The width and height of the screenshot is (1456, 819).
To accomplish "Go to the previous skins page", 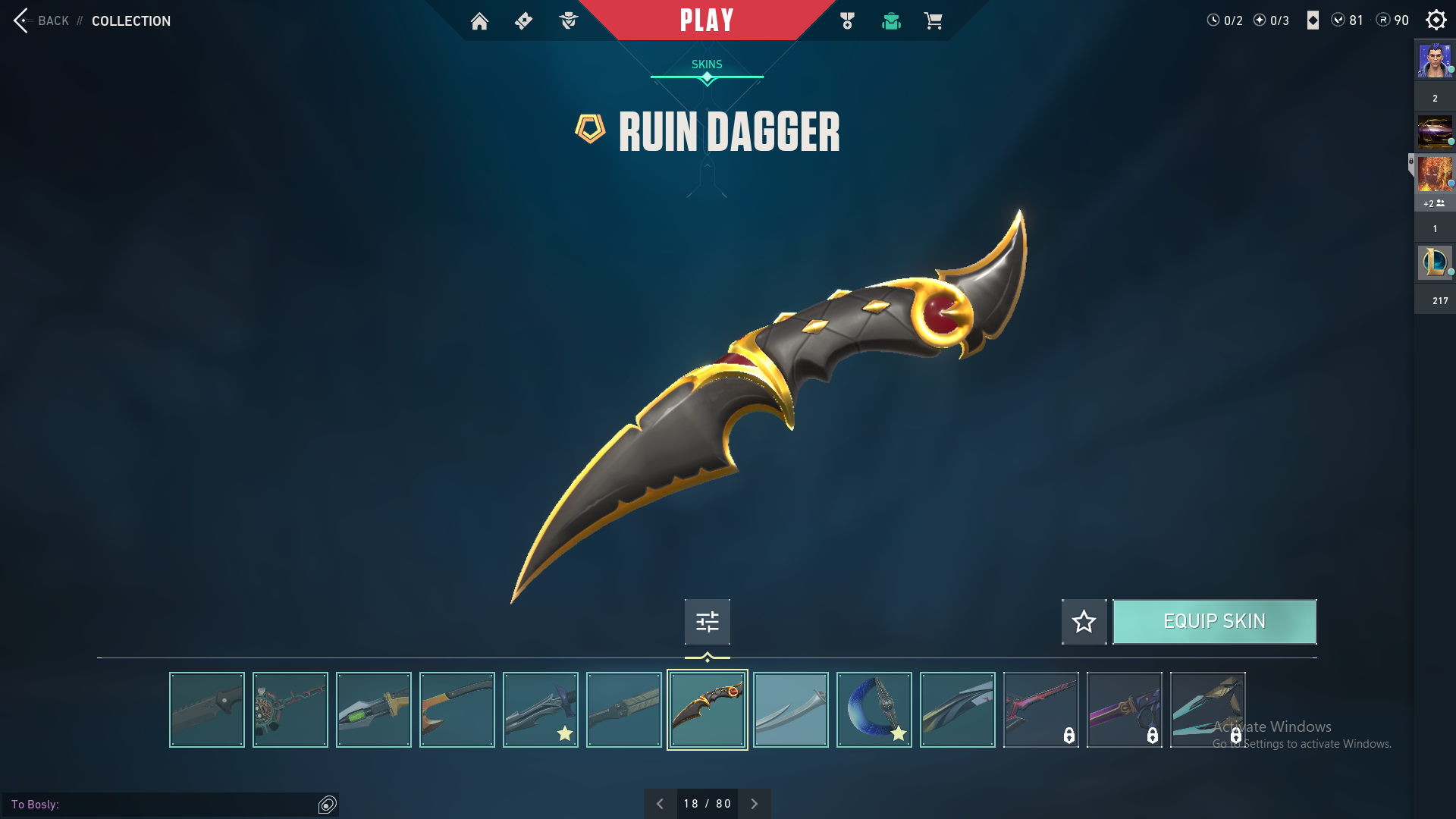I will click(x=660, y=804).
